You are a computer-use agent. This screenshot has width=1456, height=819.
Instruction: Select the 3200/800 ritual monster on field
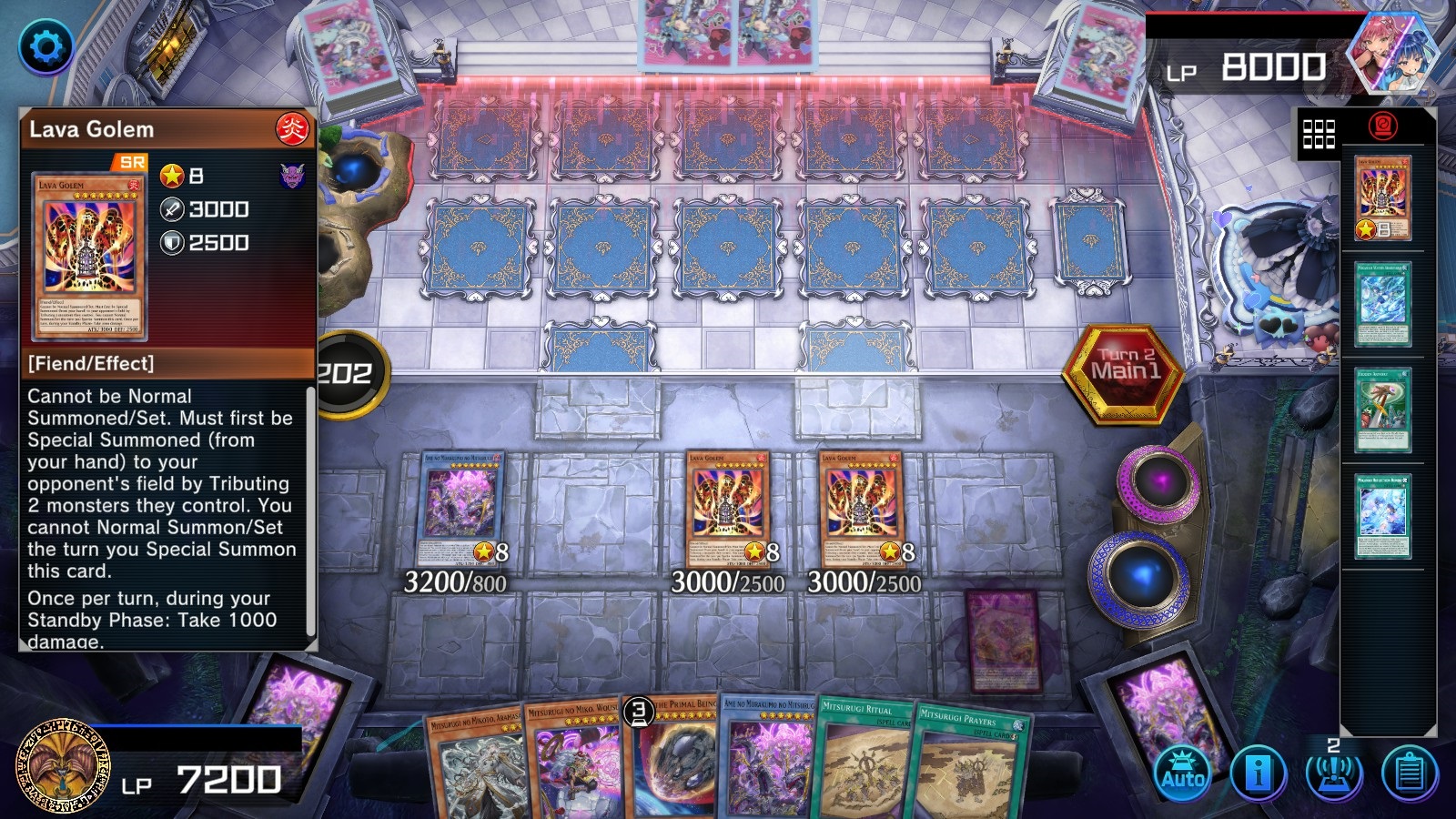460,508
